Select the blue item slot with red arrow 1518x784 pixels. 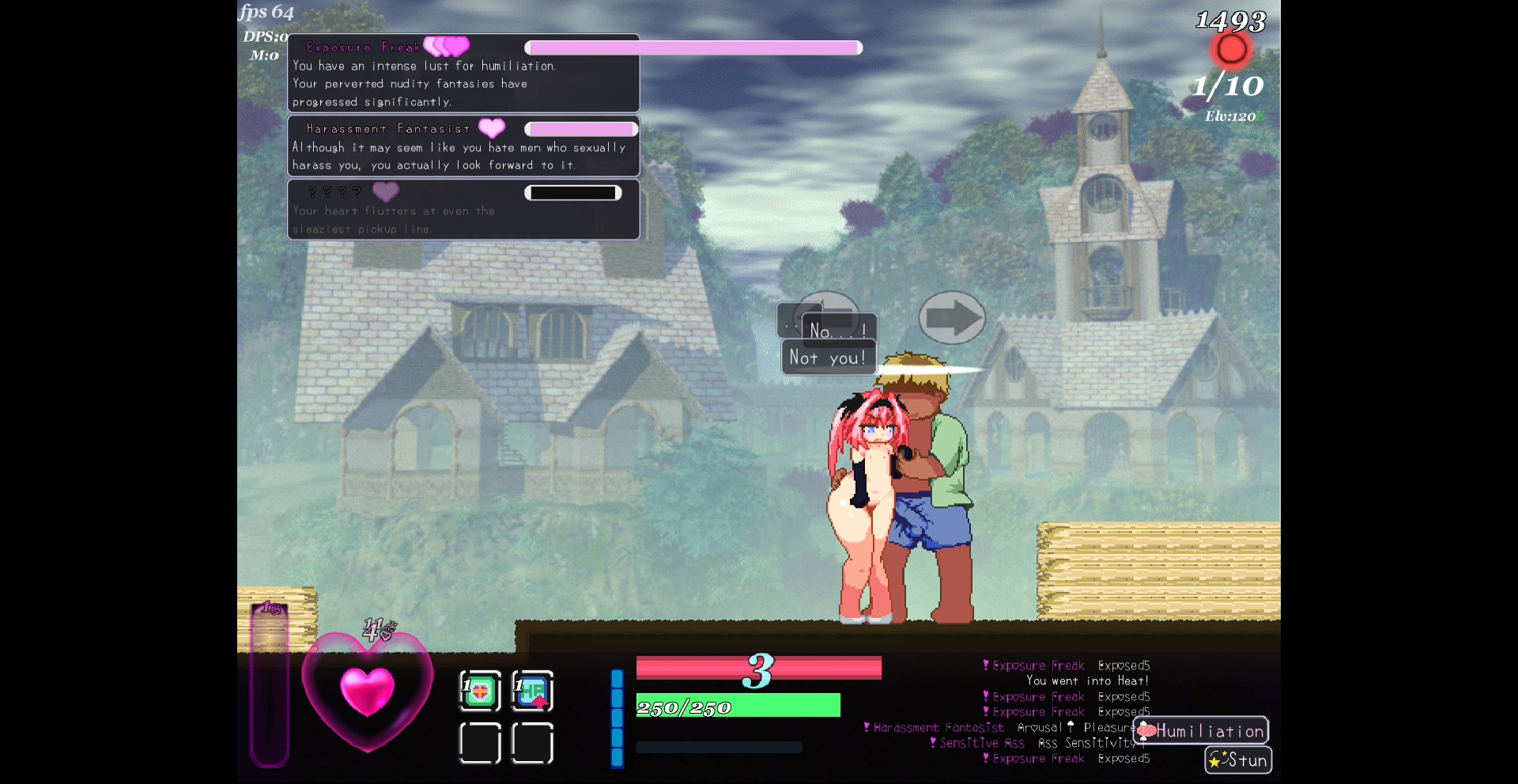(x=533, y=692)
